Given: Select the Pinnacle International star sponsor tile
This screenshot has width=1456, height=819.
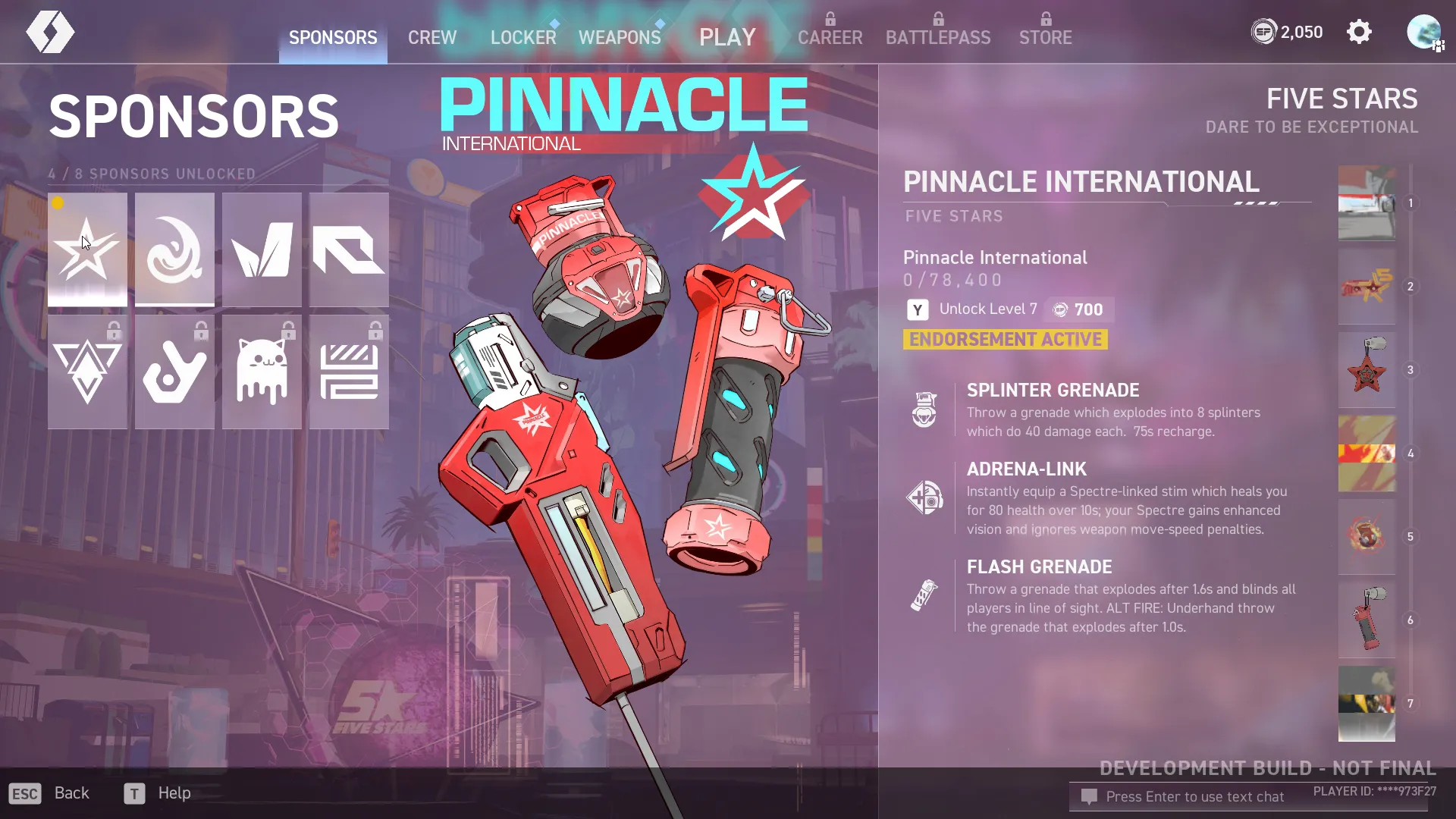Looking at the screenshot, I should tap(87, 249).
